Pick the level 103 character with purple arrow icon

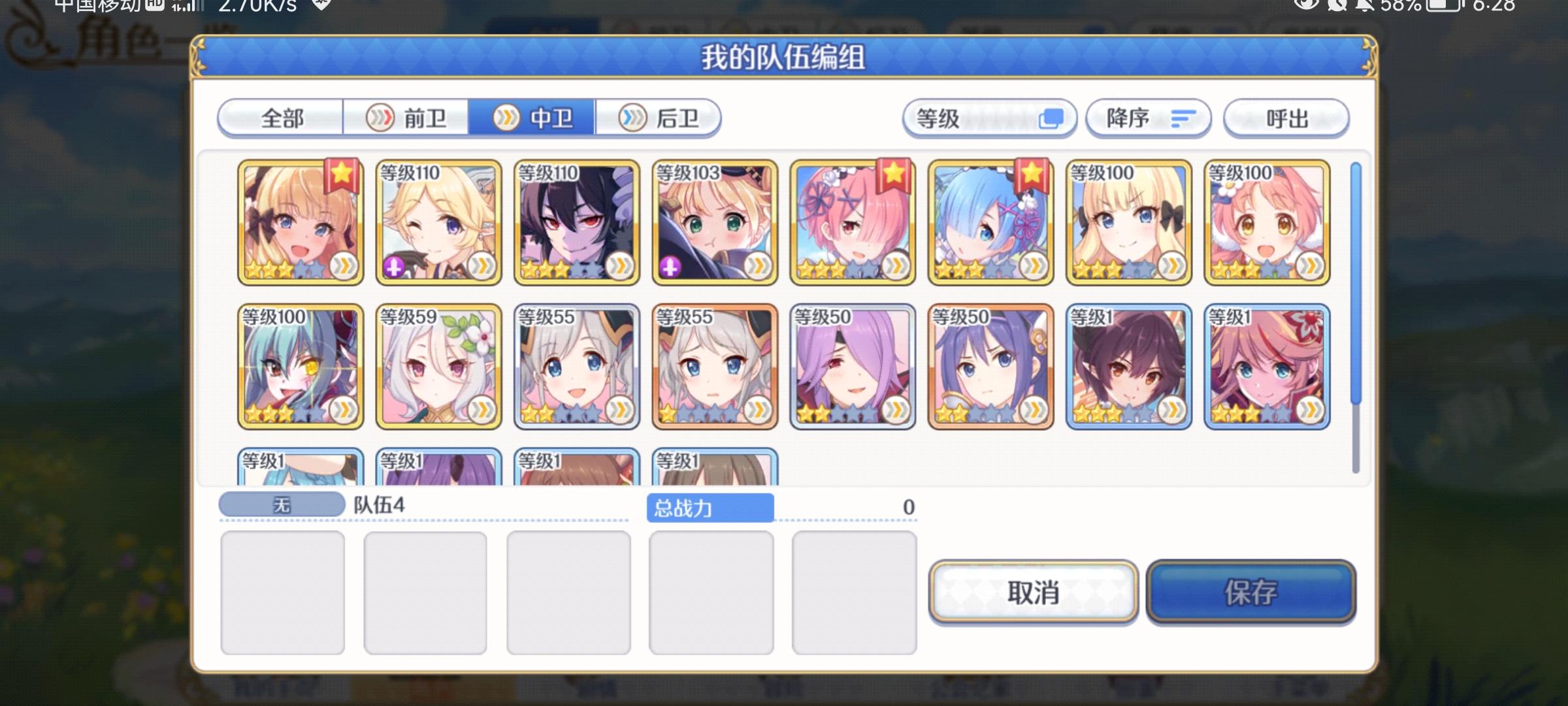pos(712,222)
